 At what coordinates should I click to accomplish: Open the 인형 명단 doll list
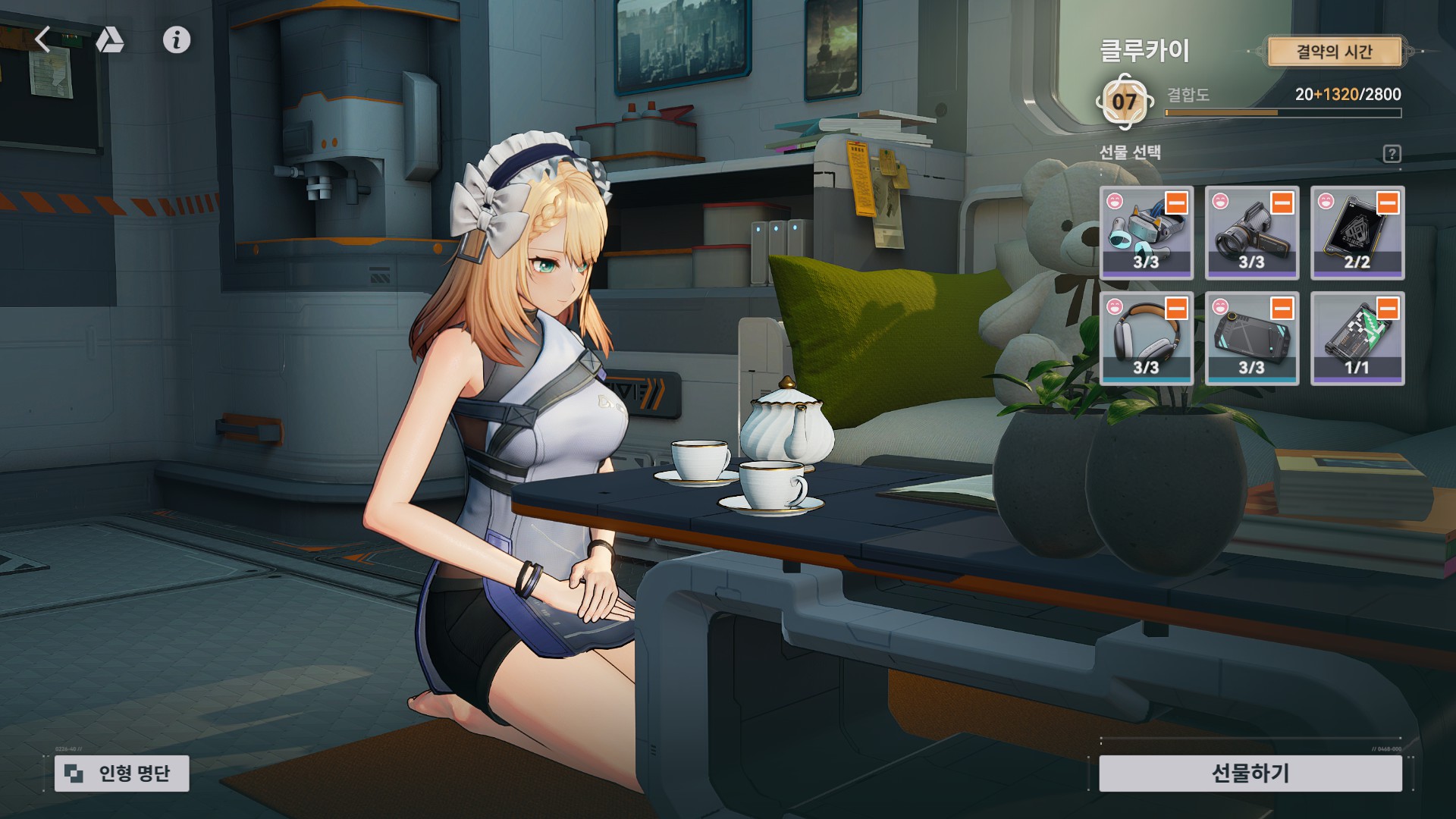[121, 773]
